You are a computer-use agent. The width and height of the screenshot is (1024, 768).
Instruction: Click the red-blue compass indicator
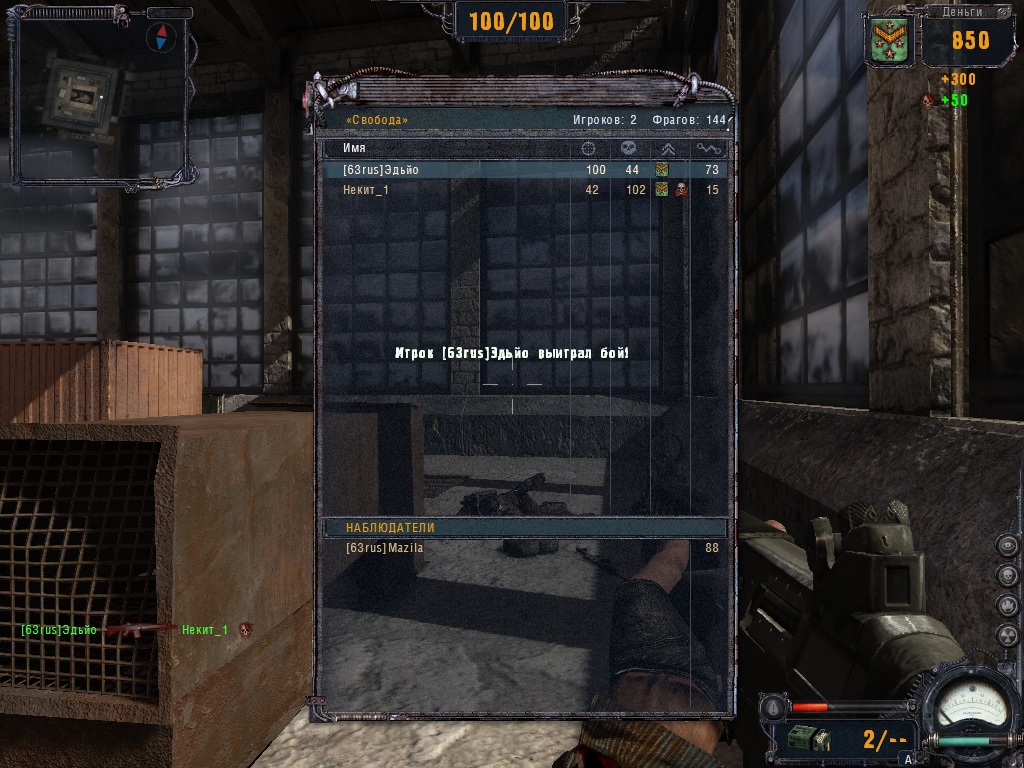click(160, 38)
